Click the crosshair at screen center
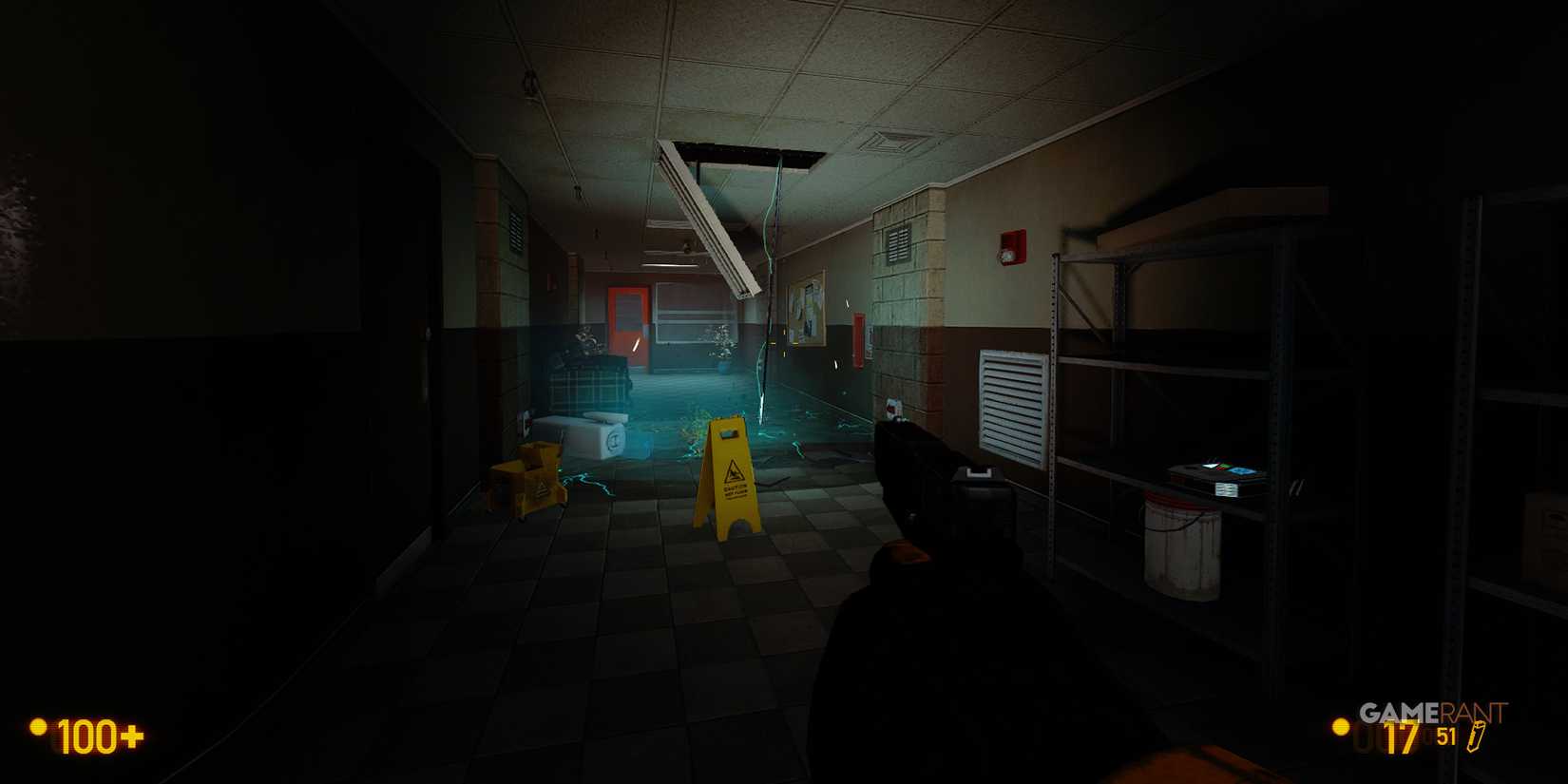The width and height of the screenshot is (1568, 784). pos(784,392)
